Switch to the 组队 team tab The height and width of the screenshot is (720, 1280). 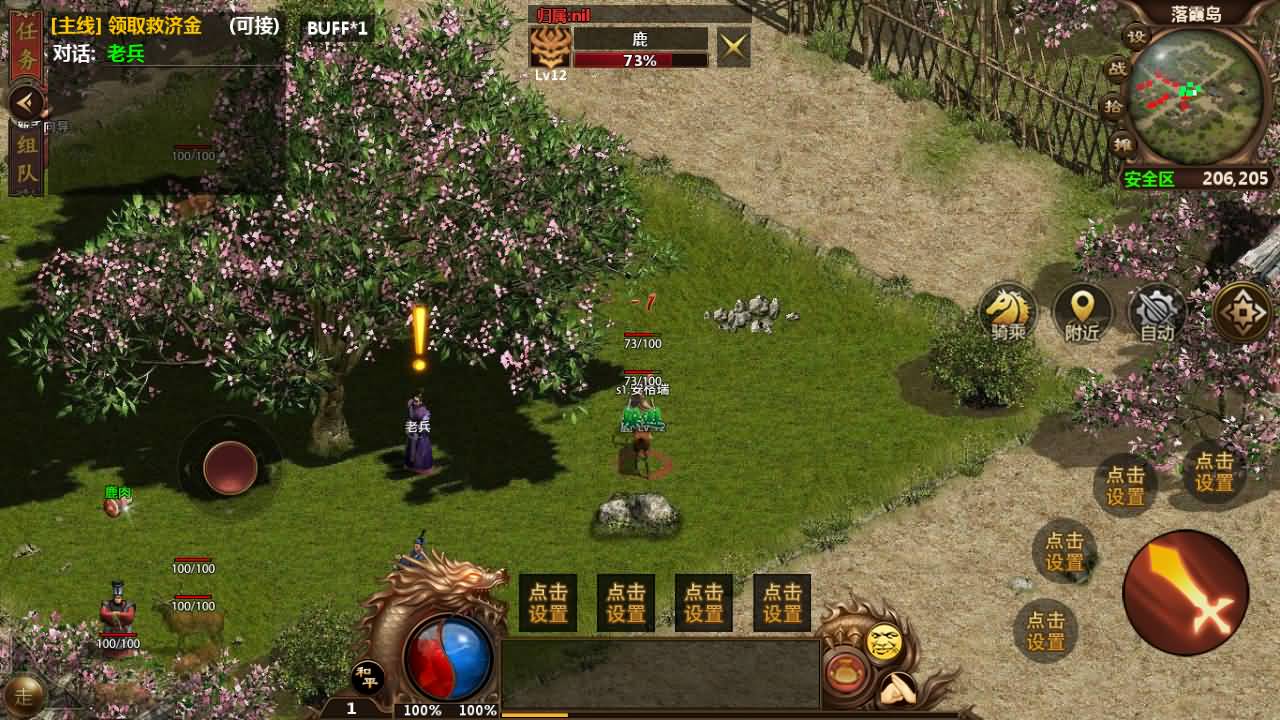25,160
